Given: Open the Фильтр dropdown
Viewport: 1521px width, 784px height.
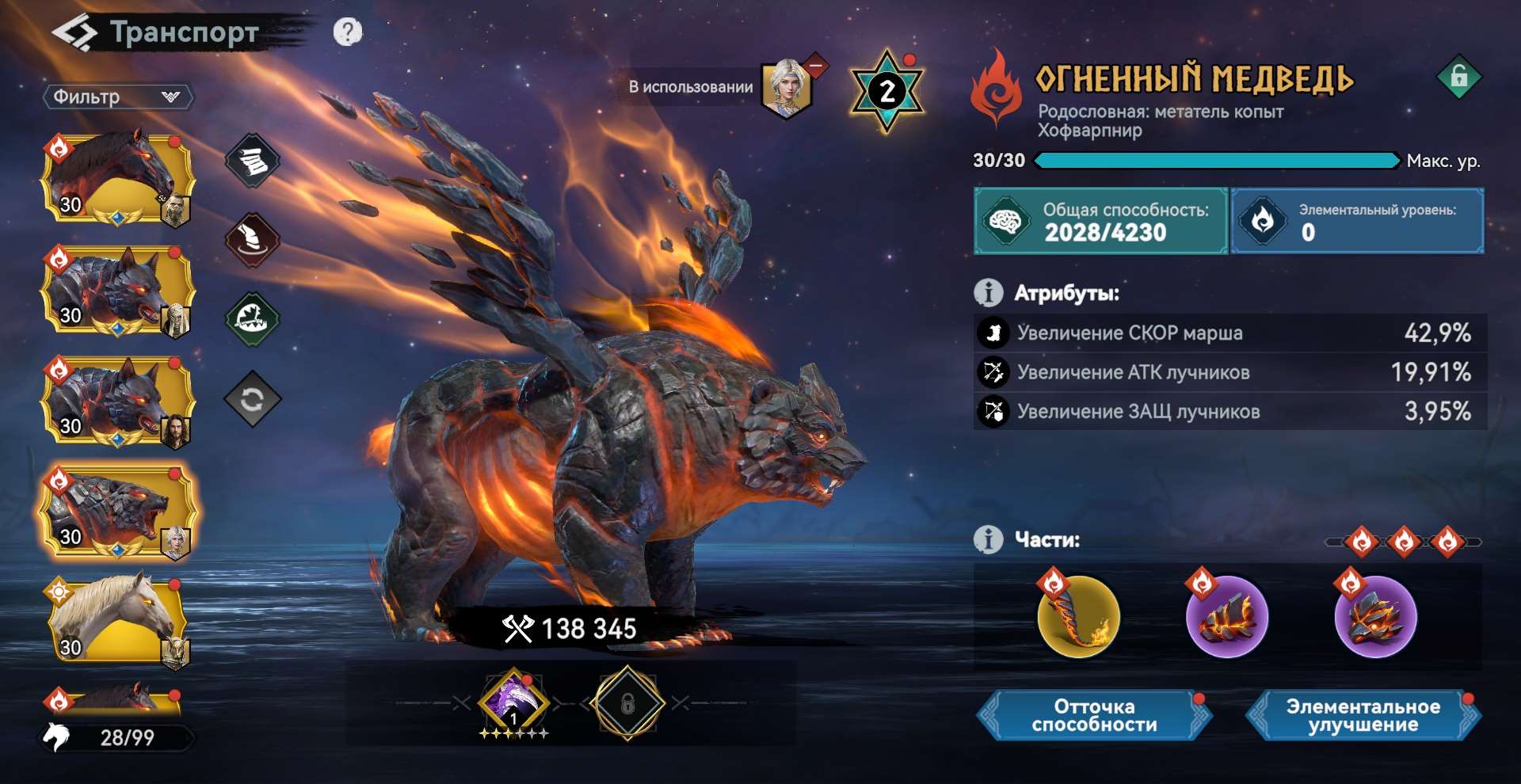Looking at the screenshot, I should pos(119,97).
